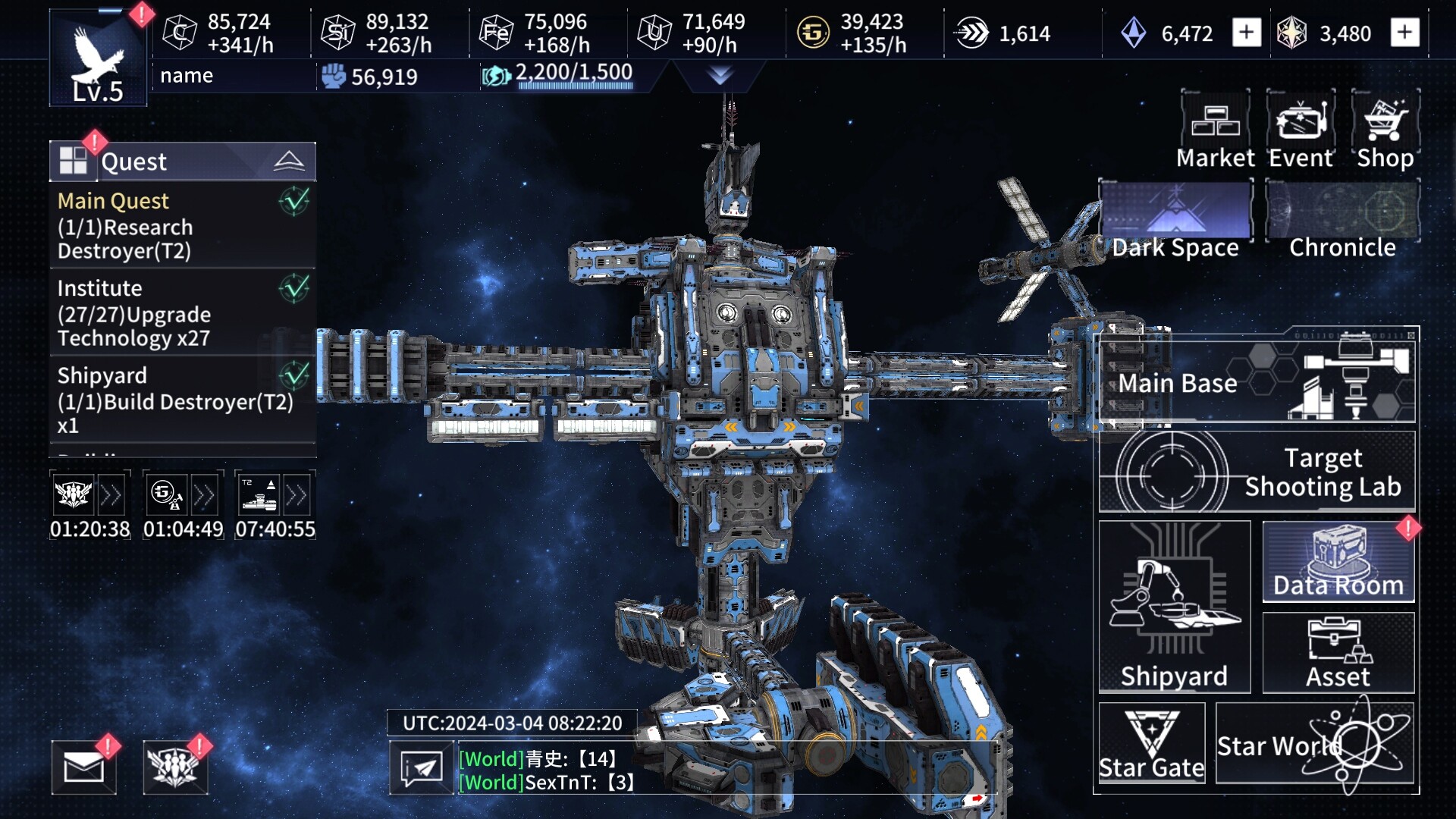Open the Data Room with alert badge
1456x819 pixels.
coord(1338,561)
